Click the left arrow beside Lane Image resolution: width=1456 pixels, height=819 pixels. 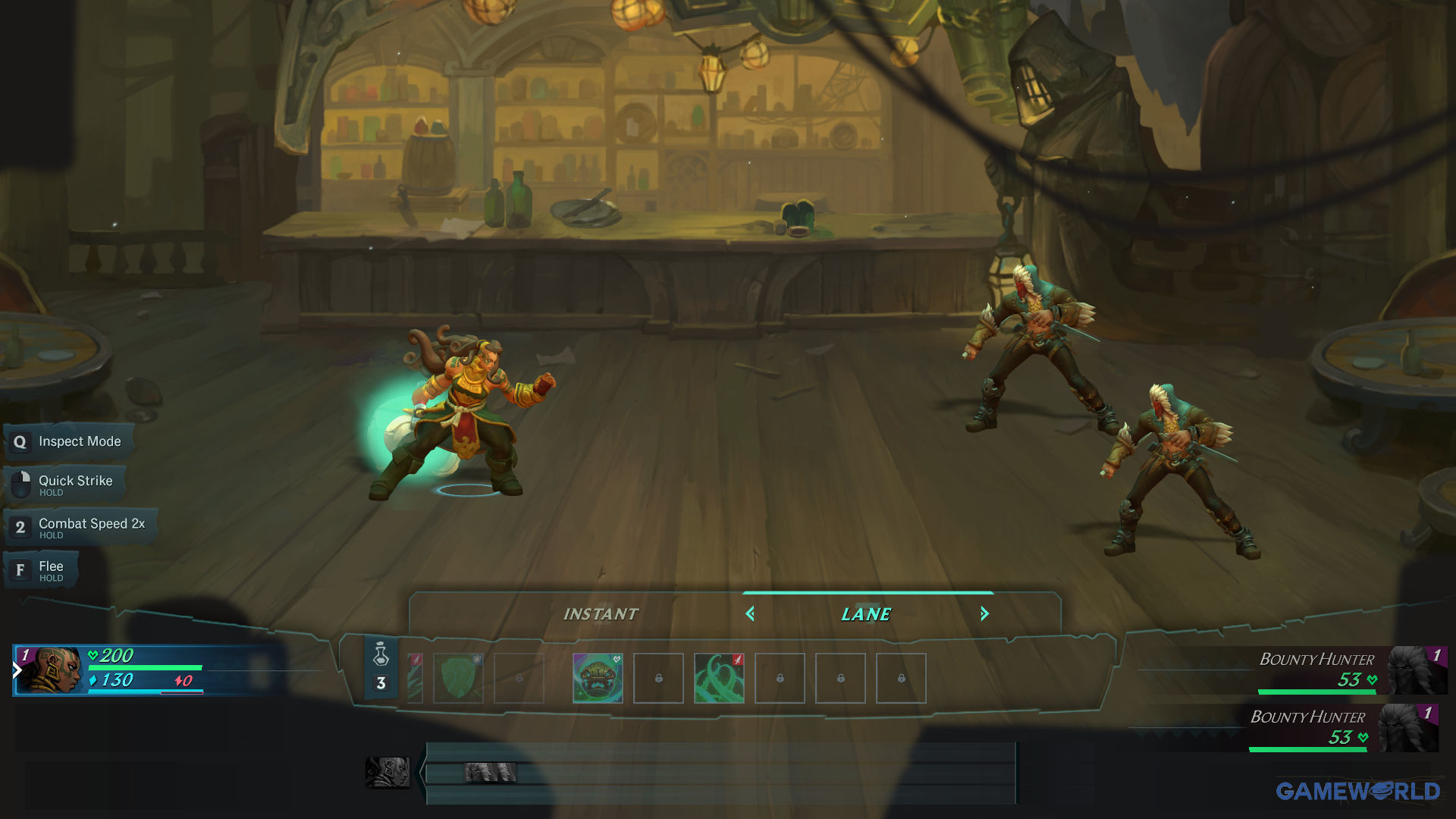click(x=750, y=614)
